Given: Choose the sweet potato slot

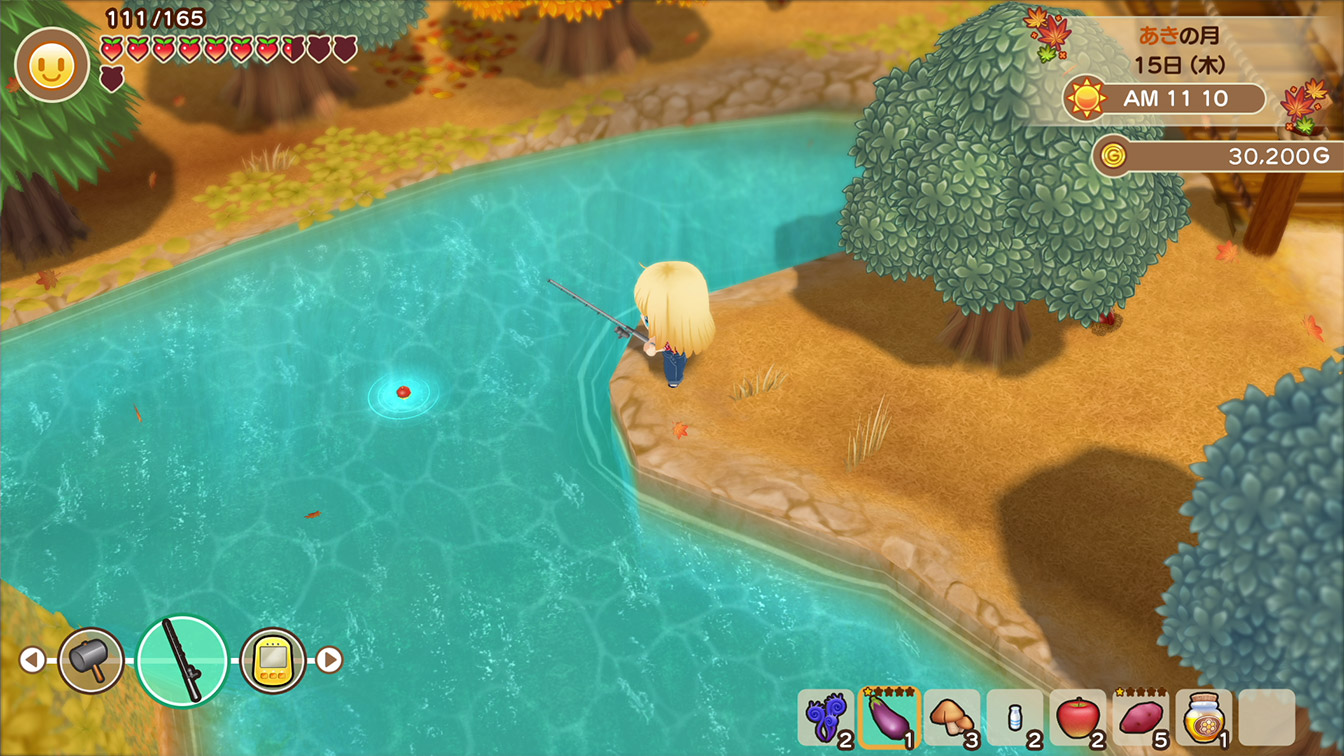Looking at the screenshot, I should click(1141, 718).
